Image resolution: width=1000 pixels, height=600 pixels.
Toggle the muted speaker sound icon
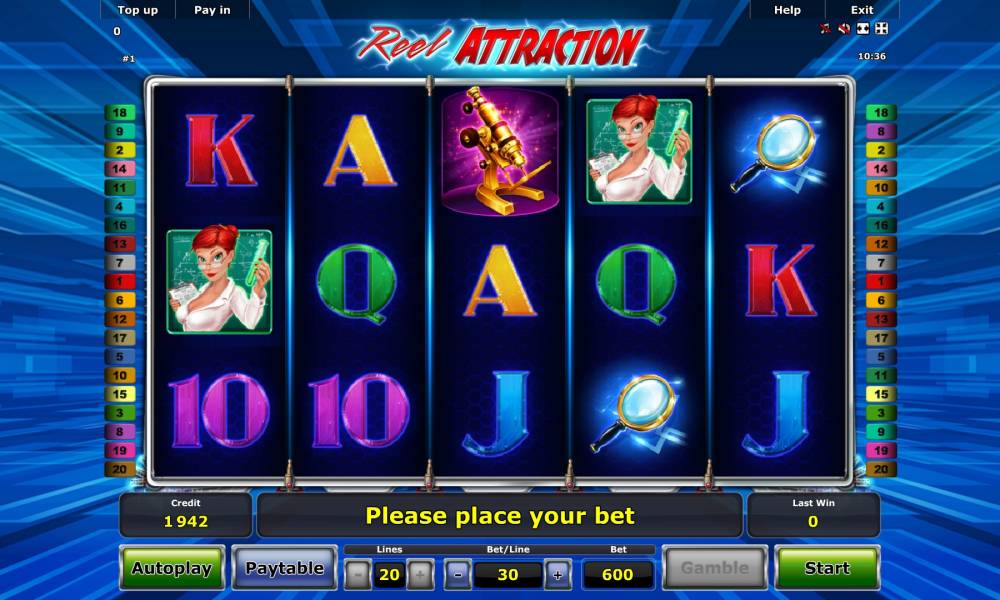click(844, 29)
